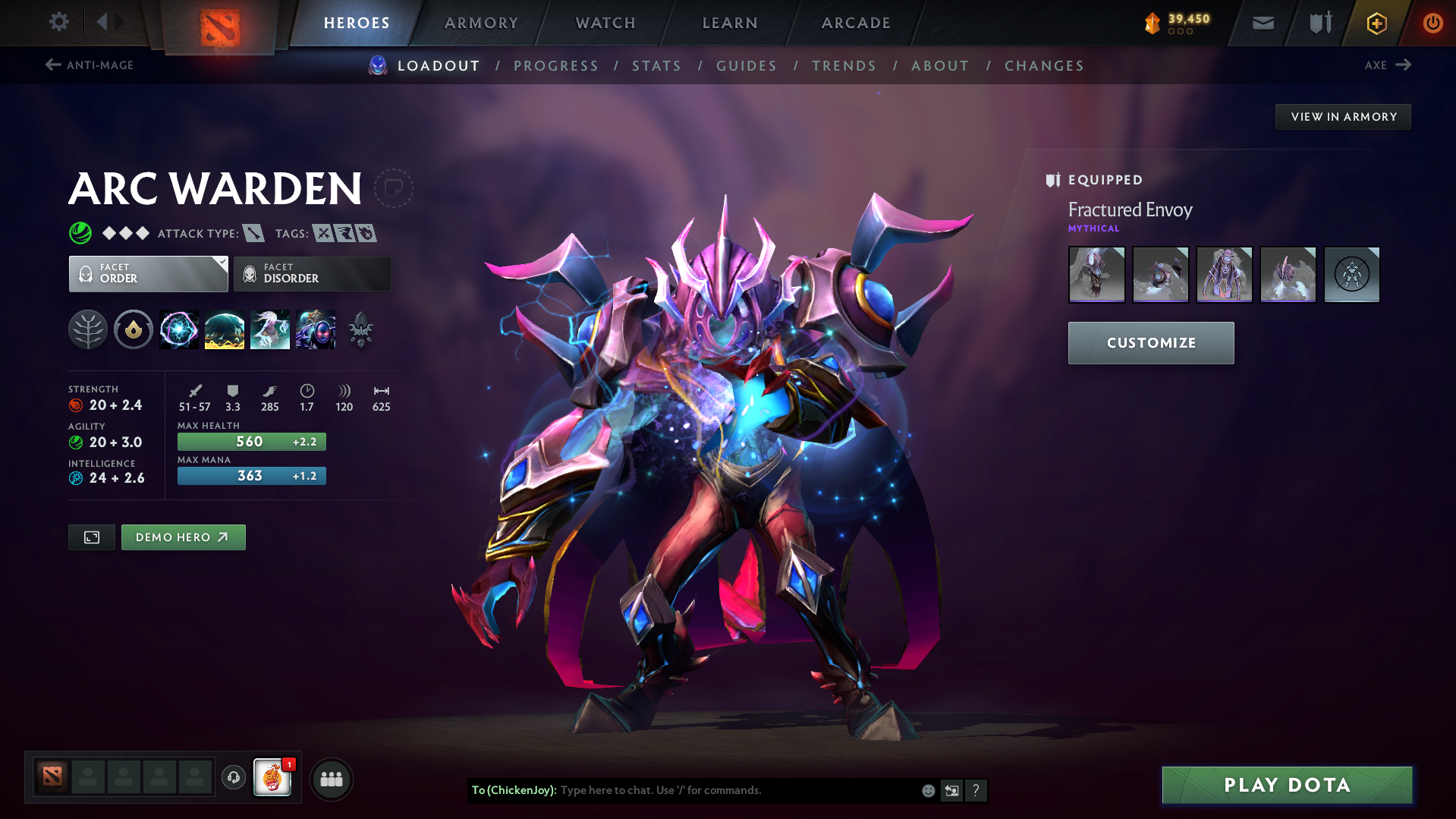Inspect the Tempest Double ultimate icon
This screenshot has height=819, width=1456.
(316, 329)
